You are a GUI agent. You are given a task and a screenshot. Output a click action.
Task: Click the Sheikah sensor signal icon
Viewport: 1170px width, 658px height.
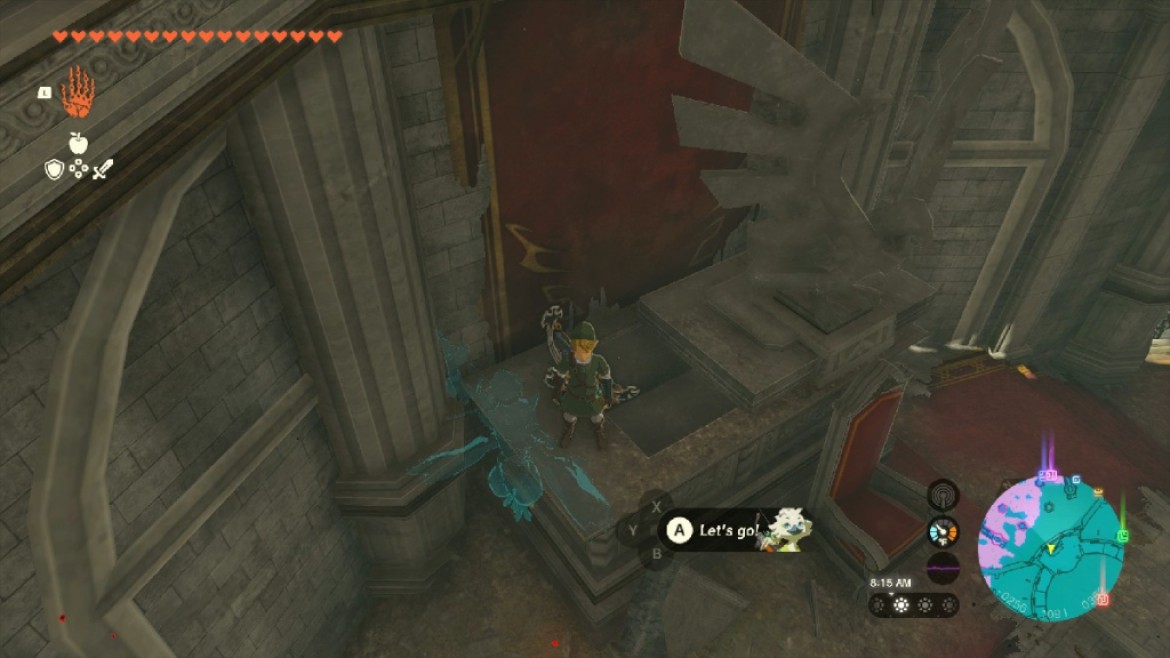(942, 494)
